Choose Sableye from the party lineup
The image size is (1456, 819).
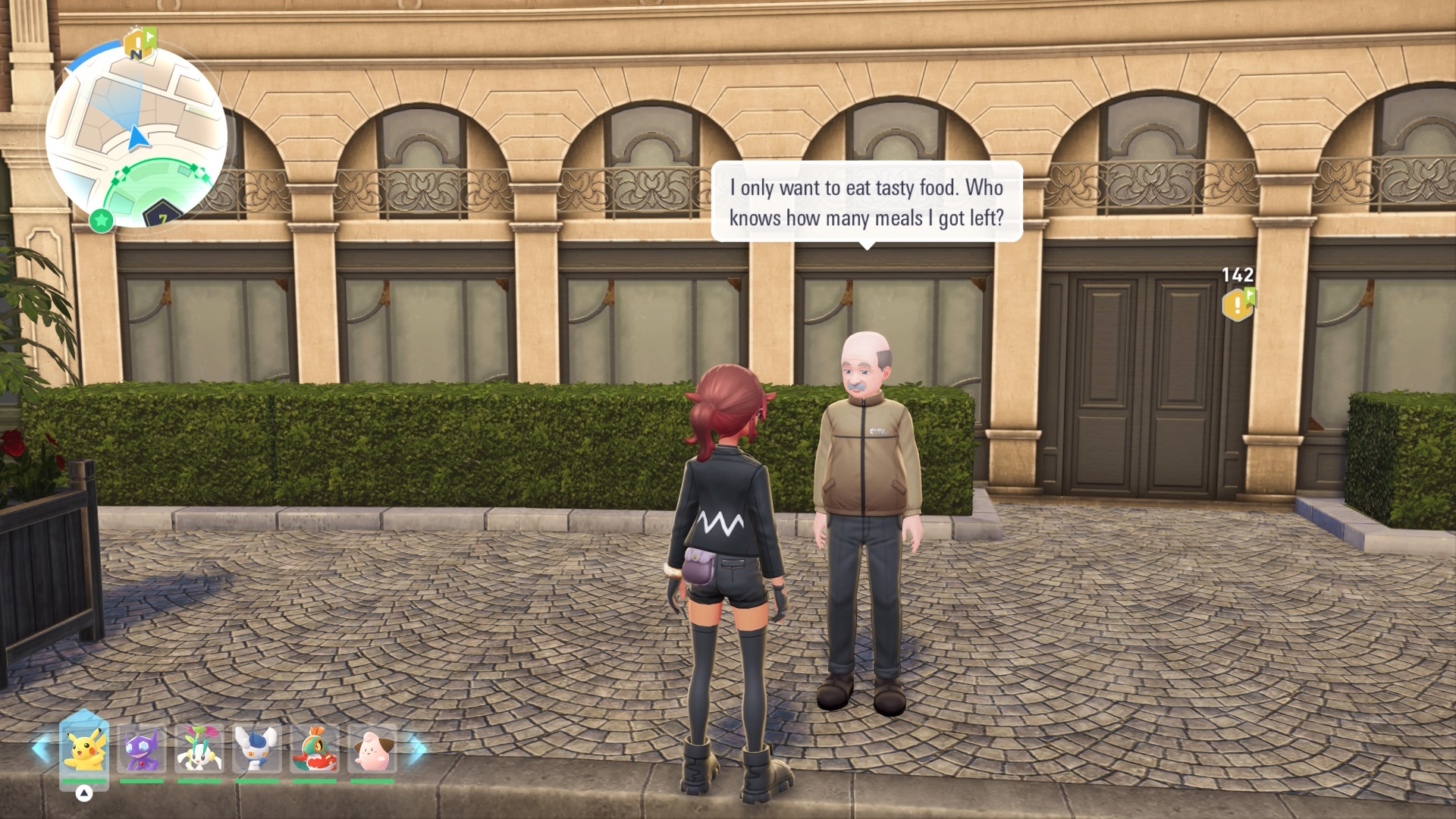(142, 748)
